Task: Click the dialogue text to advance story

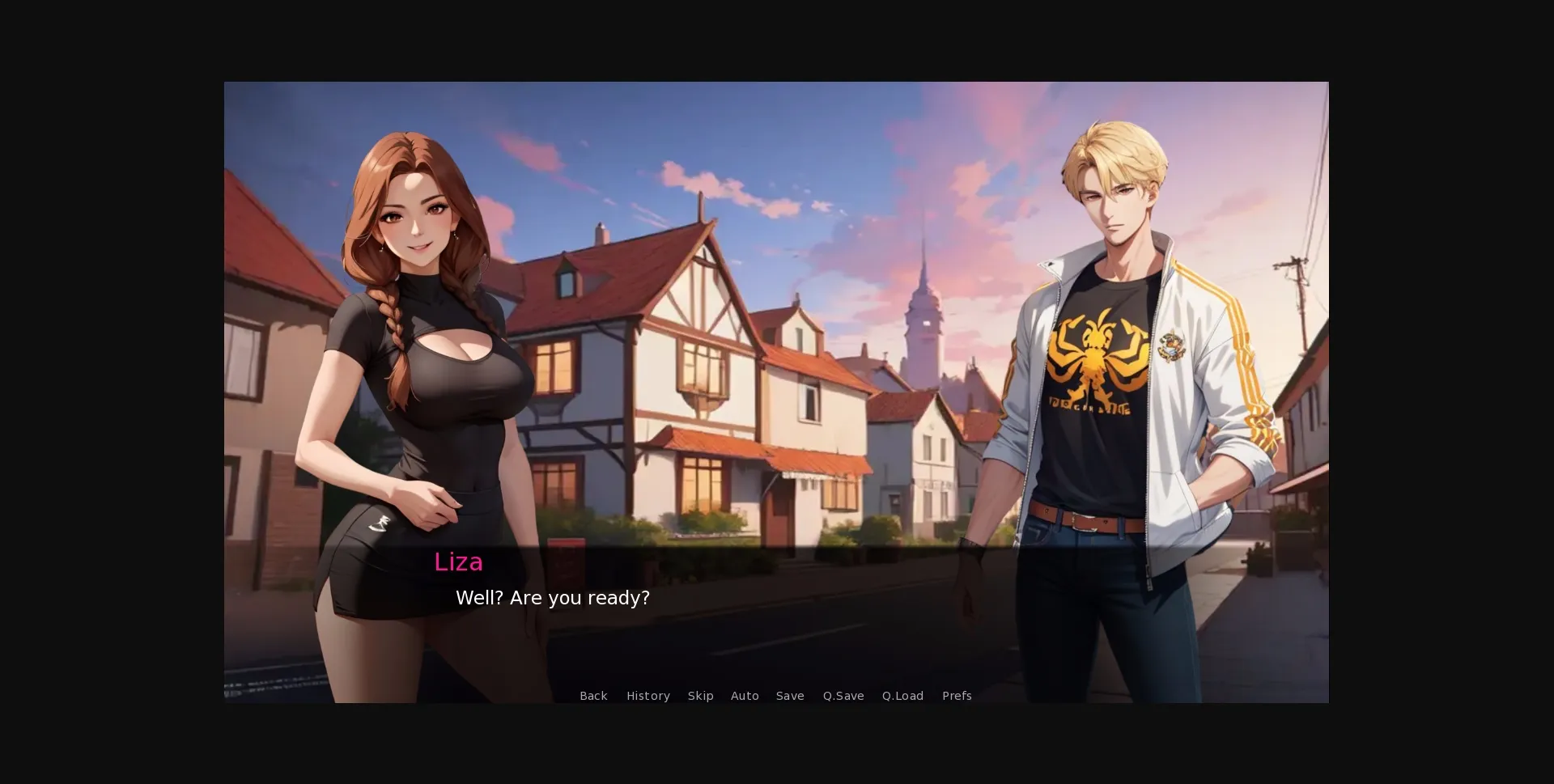Action: click(554, 598)
